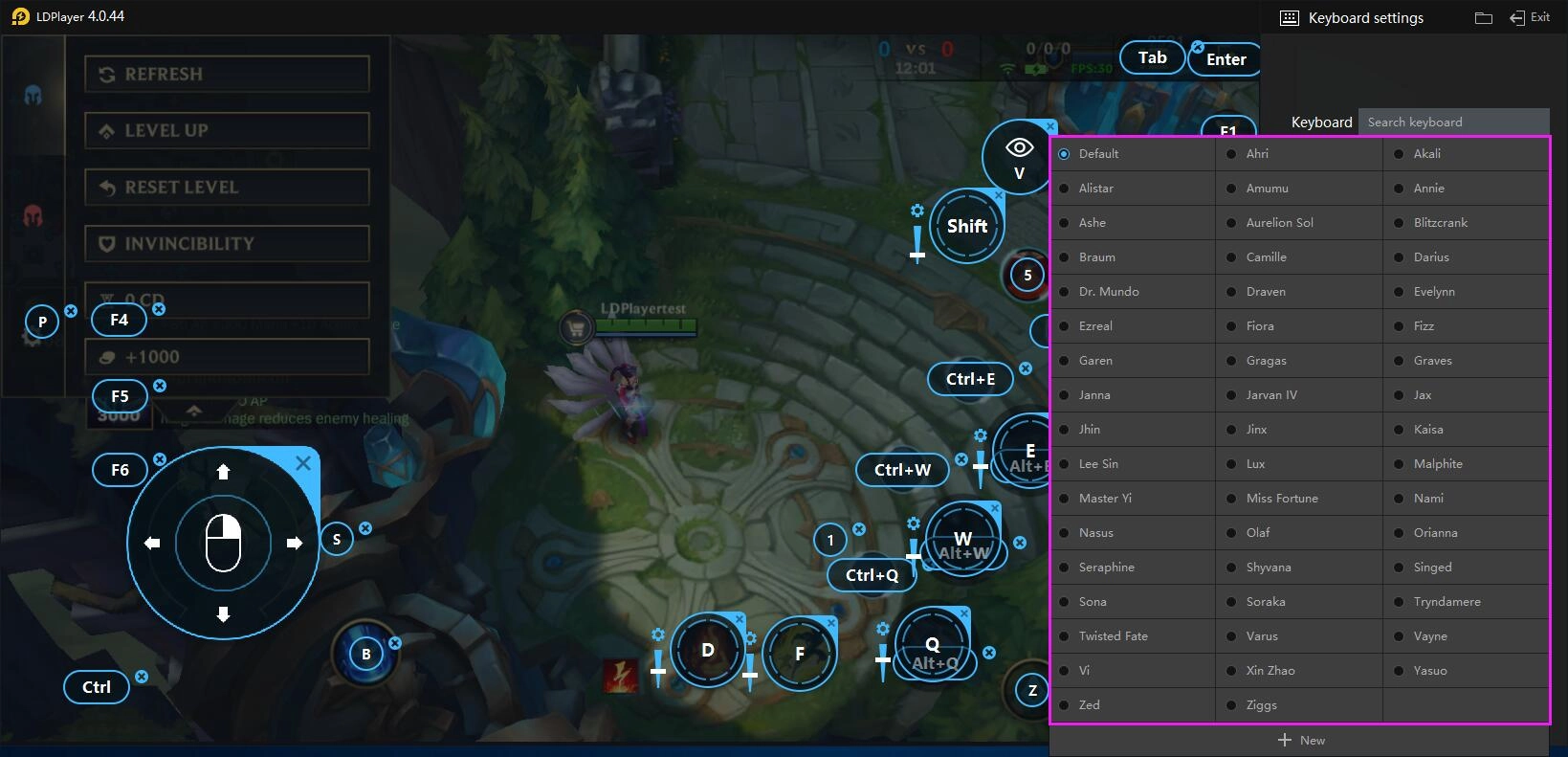
Task: Open the folder icon to load a keymap file
Action: pos(1483,17)
